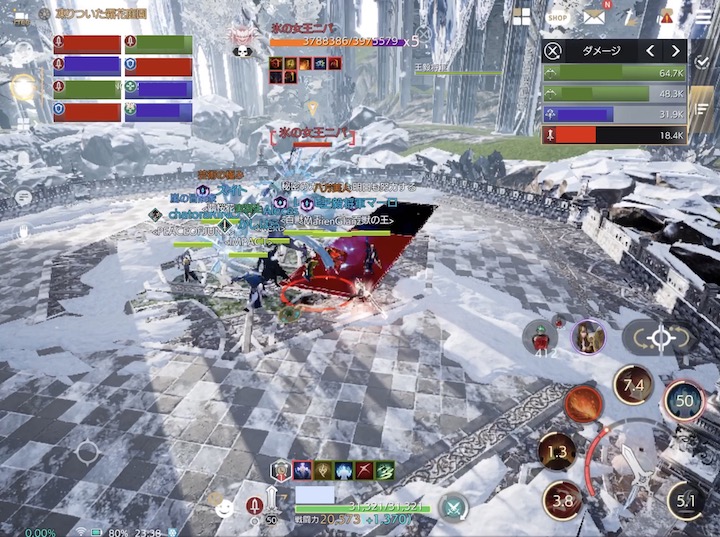Open the SHOP button
720x537 pixels.
tap(558, 17)
